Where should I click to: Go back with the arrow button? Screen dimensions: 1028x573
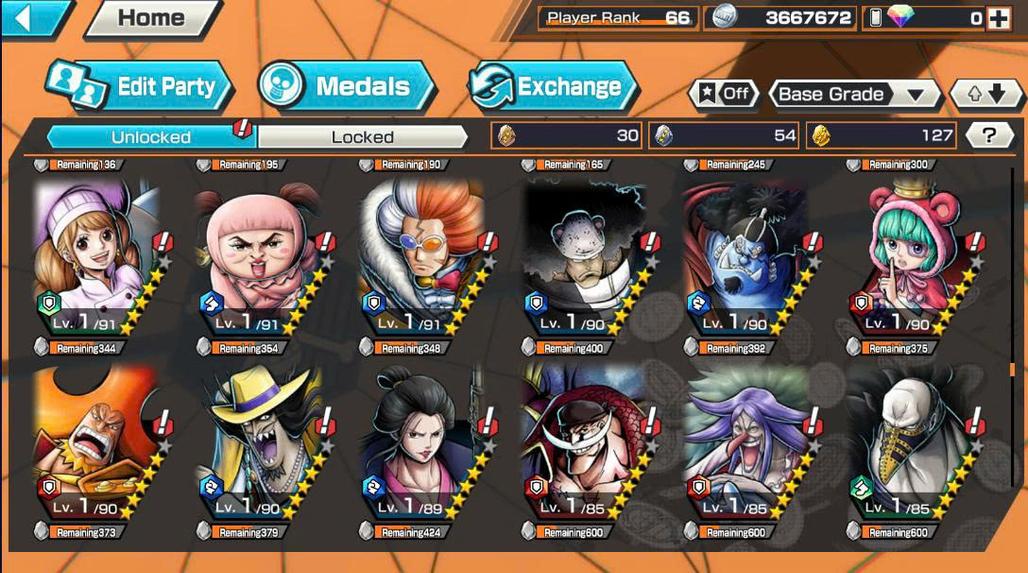[35, 17]
